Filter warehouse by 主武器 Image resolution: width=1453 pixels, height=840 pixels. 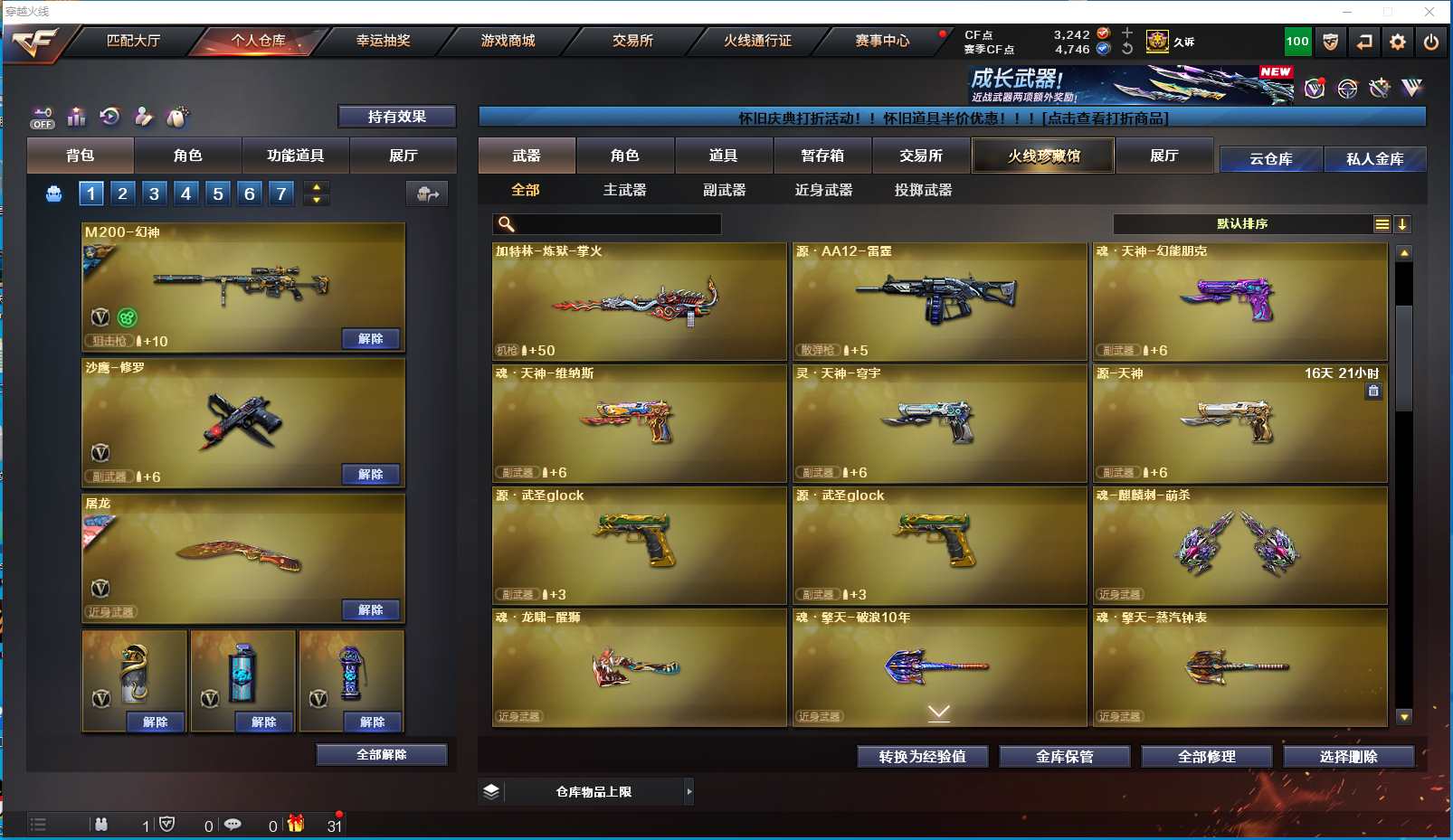pyautogui.click(x=624, y=190)
